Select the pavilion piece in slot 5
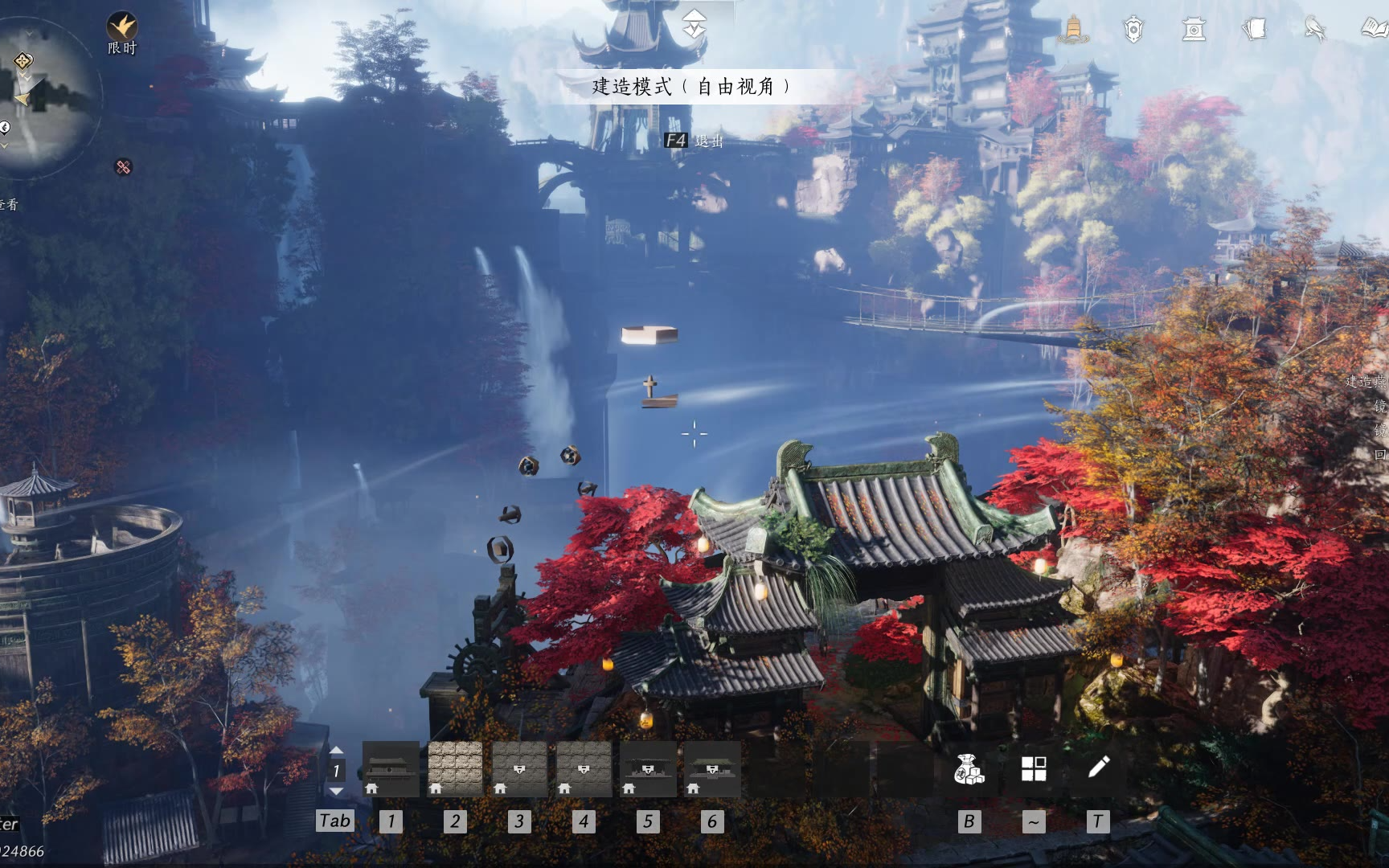This screenshot has width=1389, height=868. [x=648, y=769]
